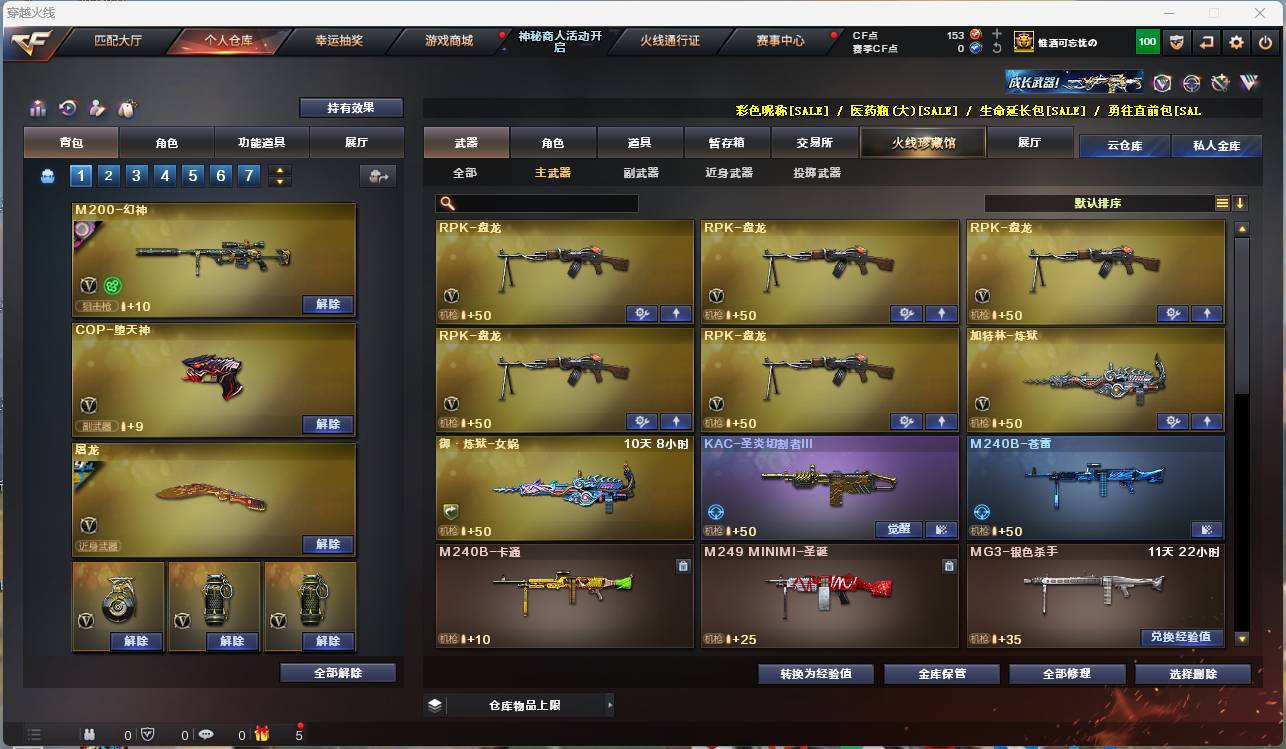Open the dice/lucky icon above the 持有效果 button
This screenshot has height=749, width=1286.
point(127,108)
